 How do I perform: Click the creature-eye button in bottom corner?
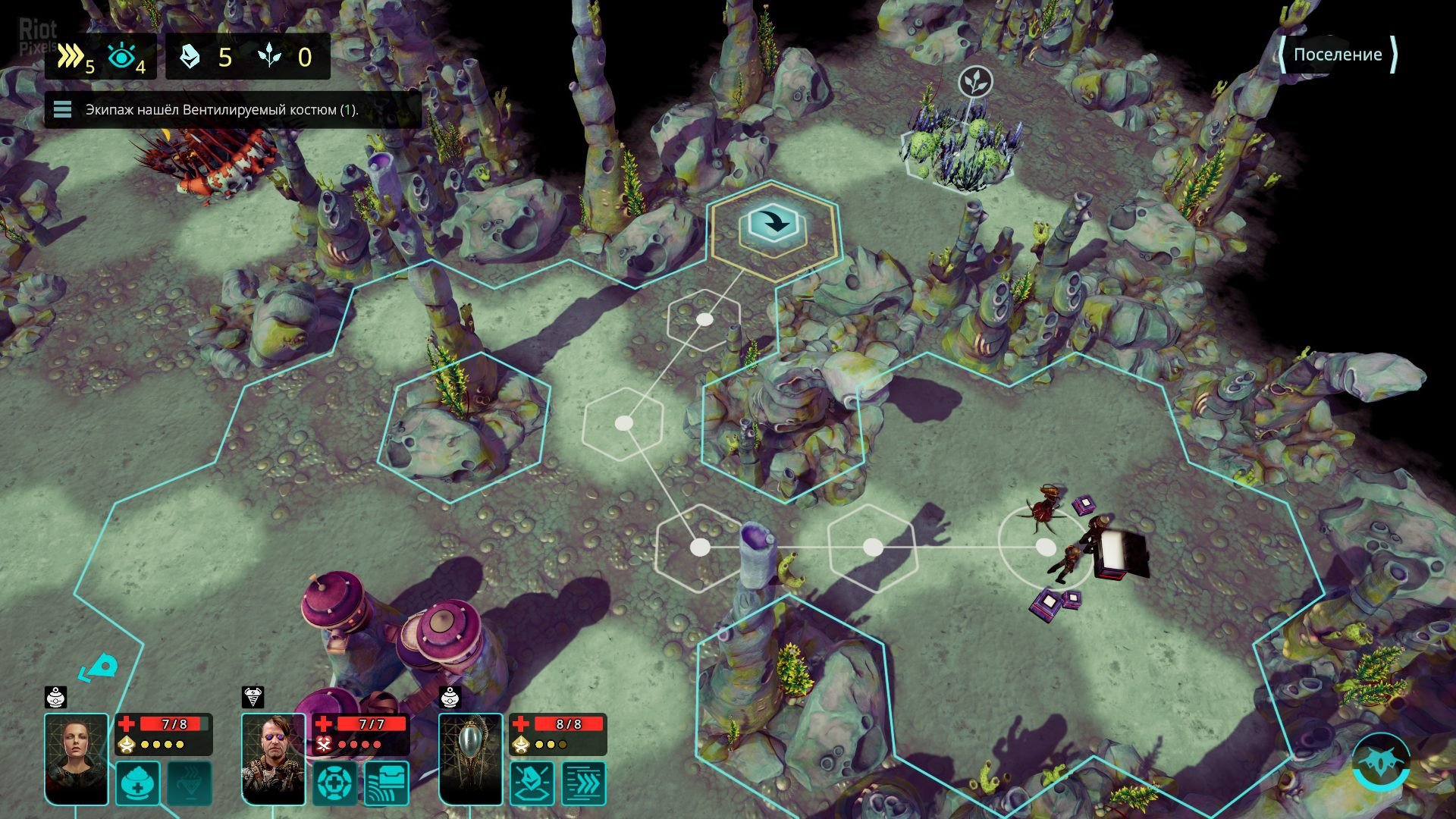[1381, 762]
